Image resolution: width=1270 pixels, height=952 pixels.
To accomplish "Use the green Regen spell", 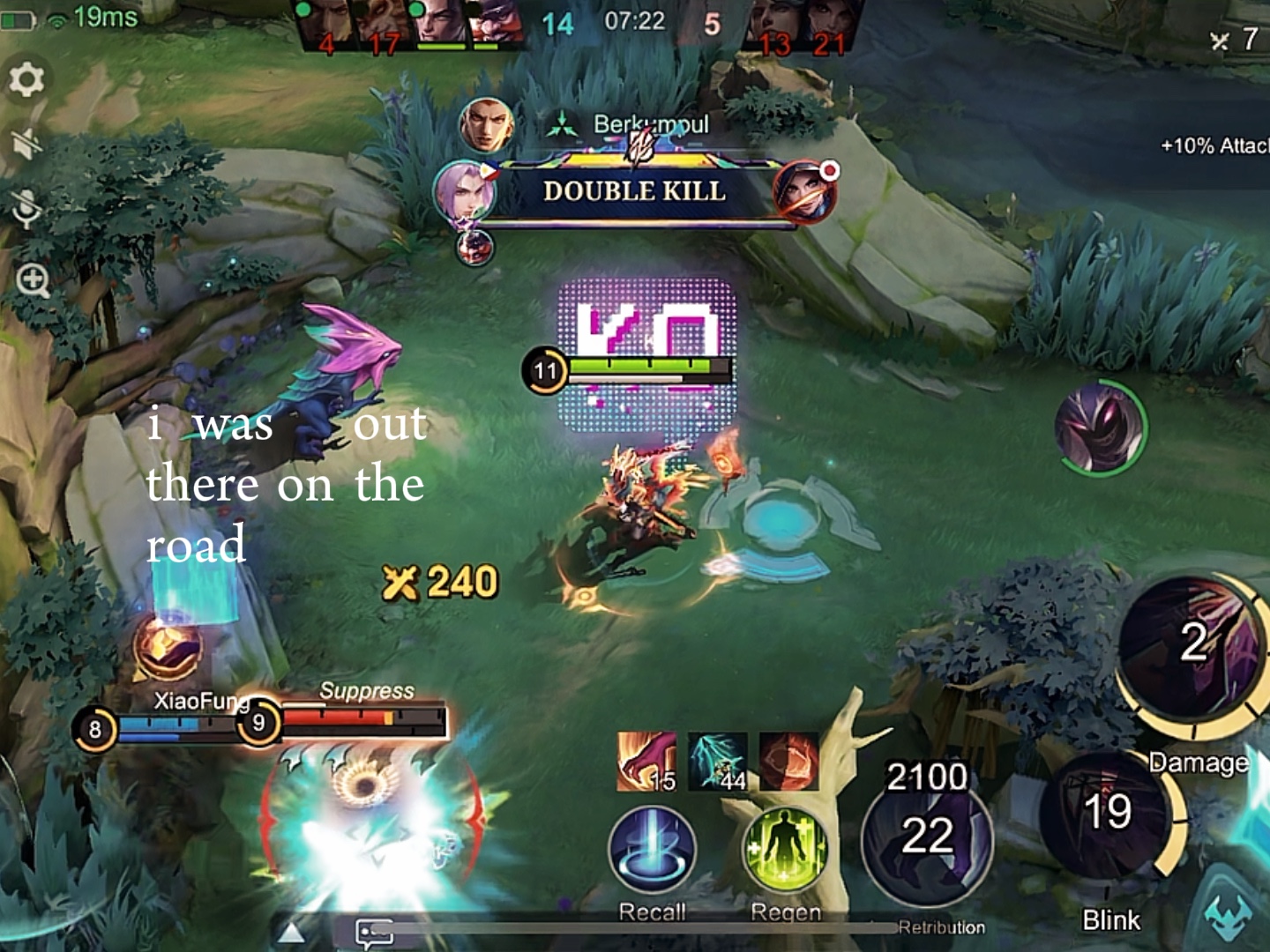I will coord(785,850).
